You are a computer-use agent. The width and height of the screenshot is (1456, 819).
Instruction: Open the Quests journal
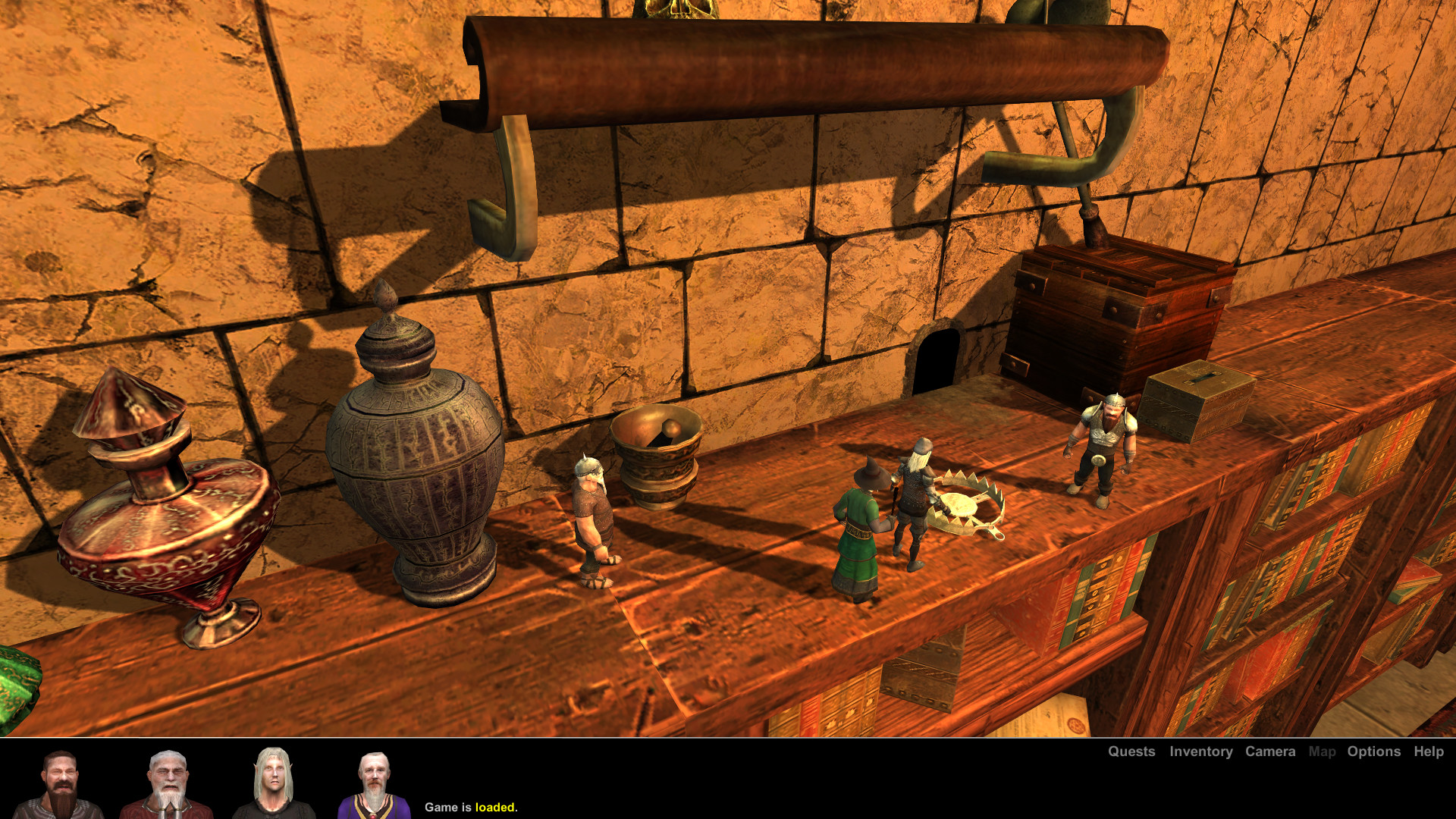click(x=1131, y=752)
